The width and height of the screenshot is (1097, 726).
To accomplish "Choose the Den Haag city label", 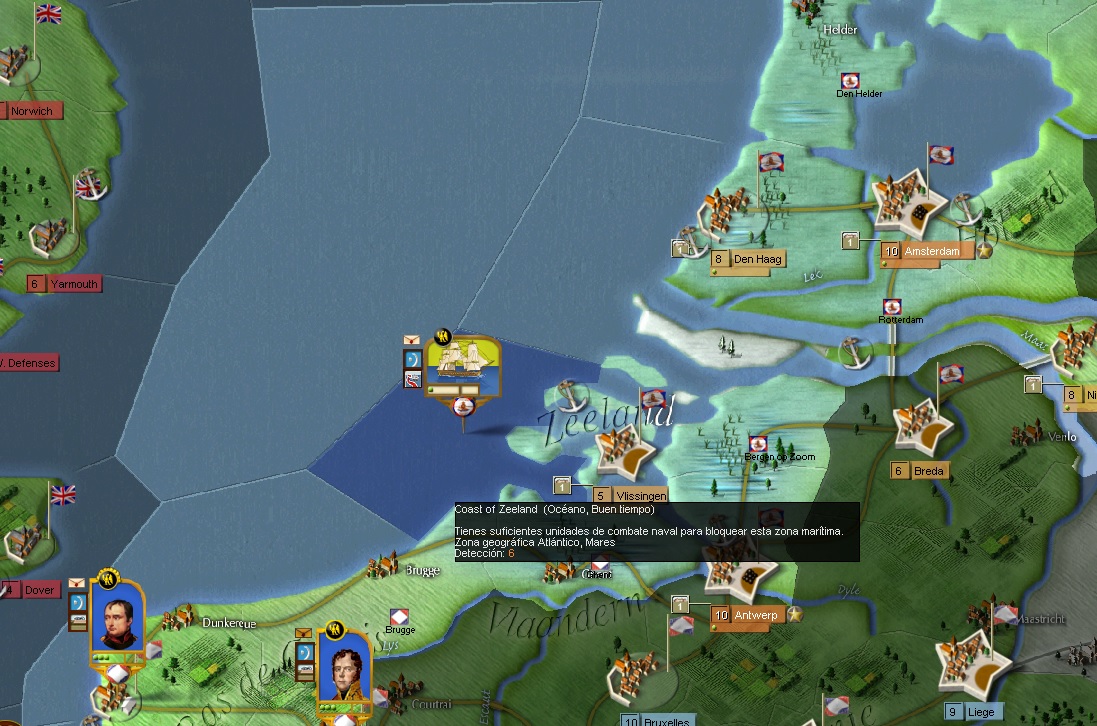I will (x=757, y=260).
